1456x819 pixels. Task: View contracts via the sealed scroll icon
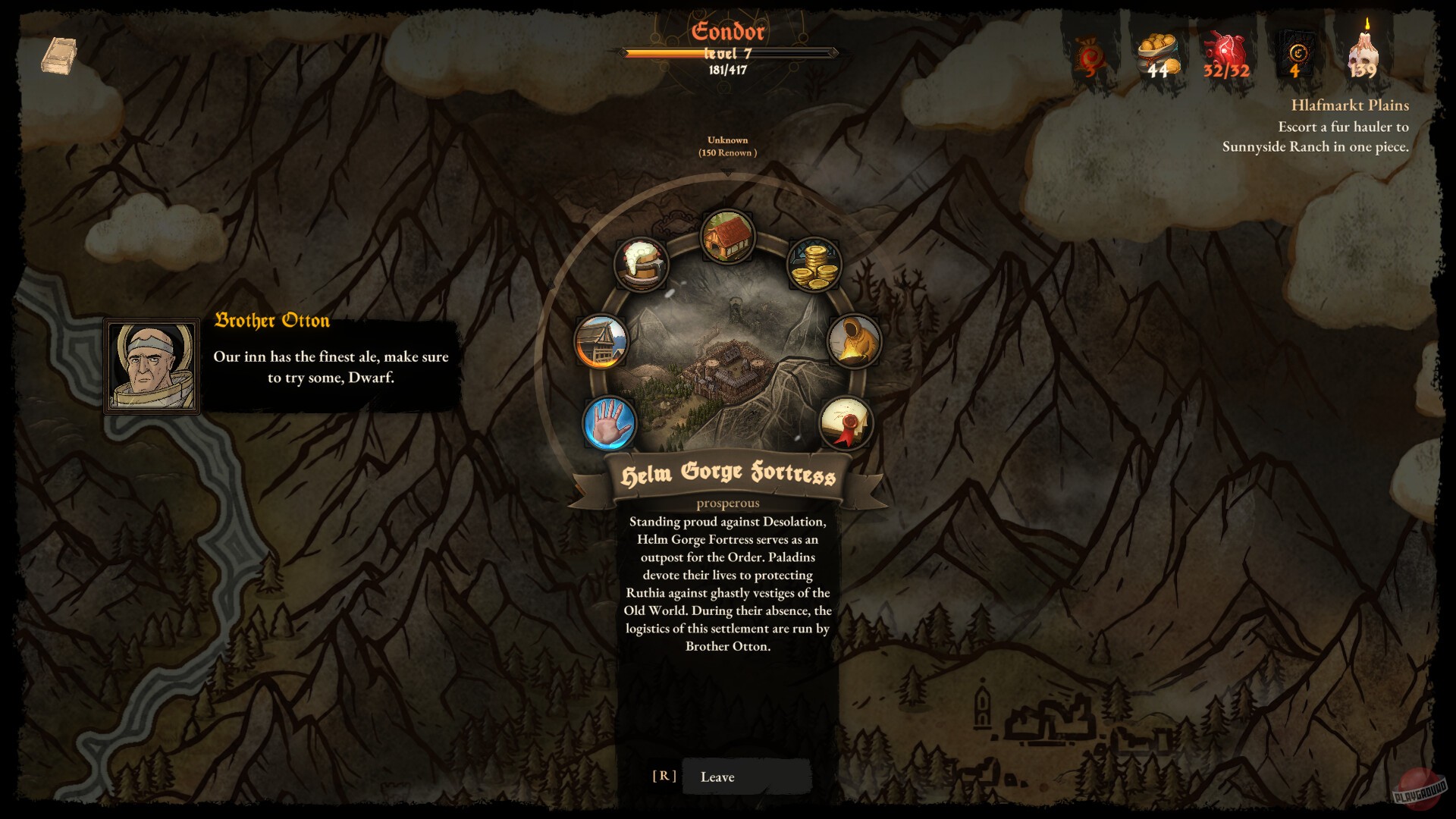click(x=847, y=424)
